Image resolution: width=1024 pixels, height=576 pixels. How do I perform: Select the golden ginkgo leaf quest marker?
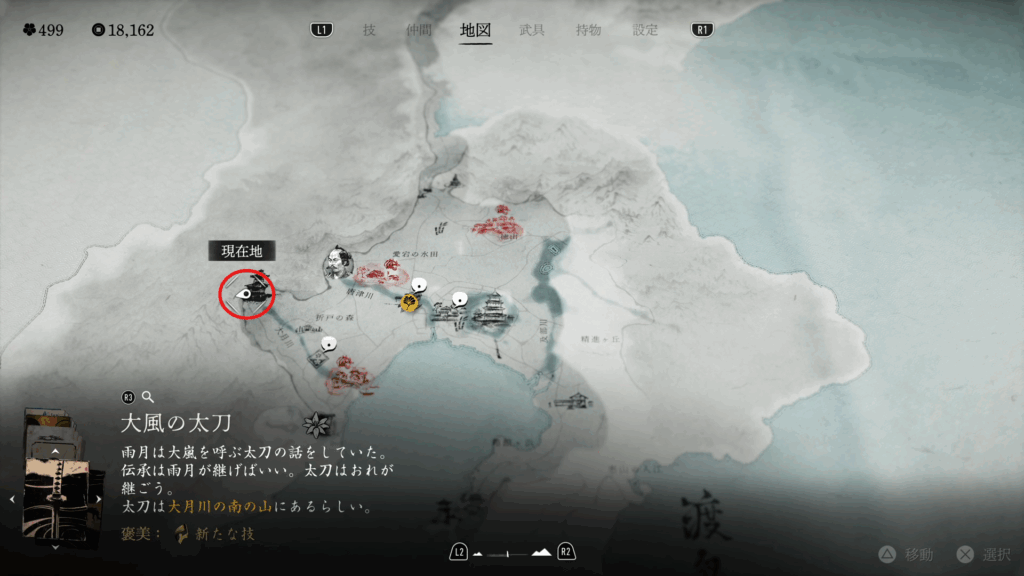(x=410, y=303)
